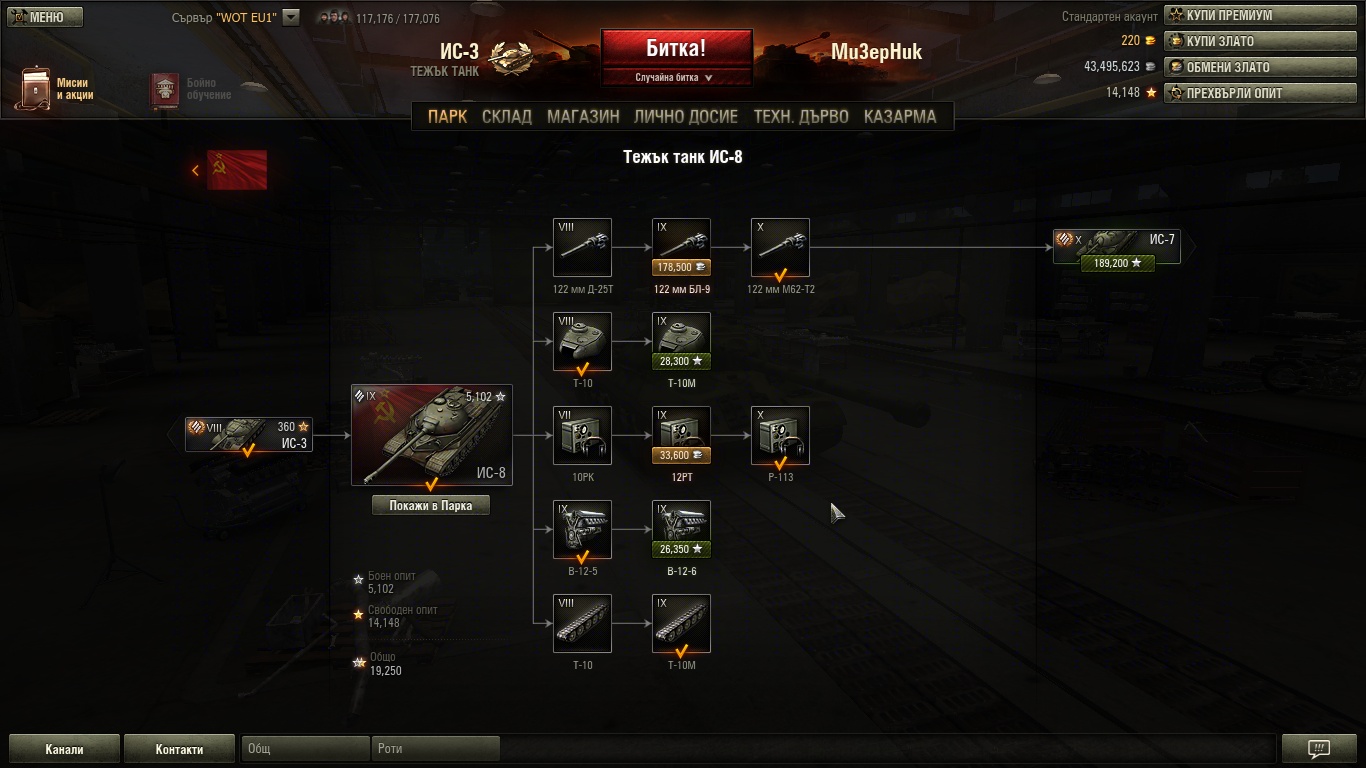
Task: Open the МЕНЮ button
Action: 45,17
